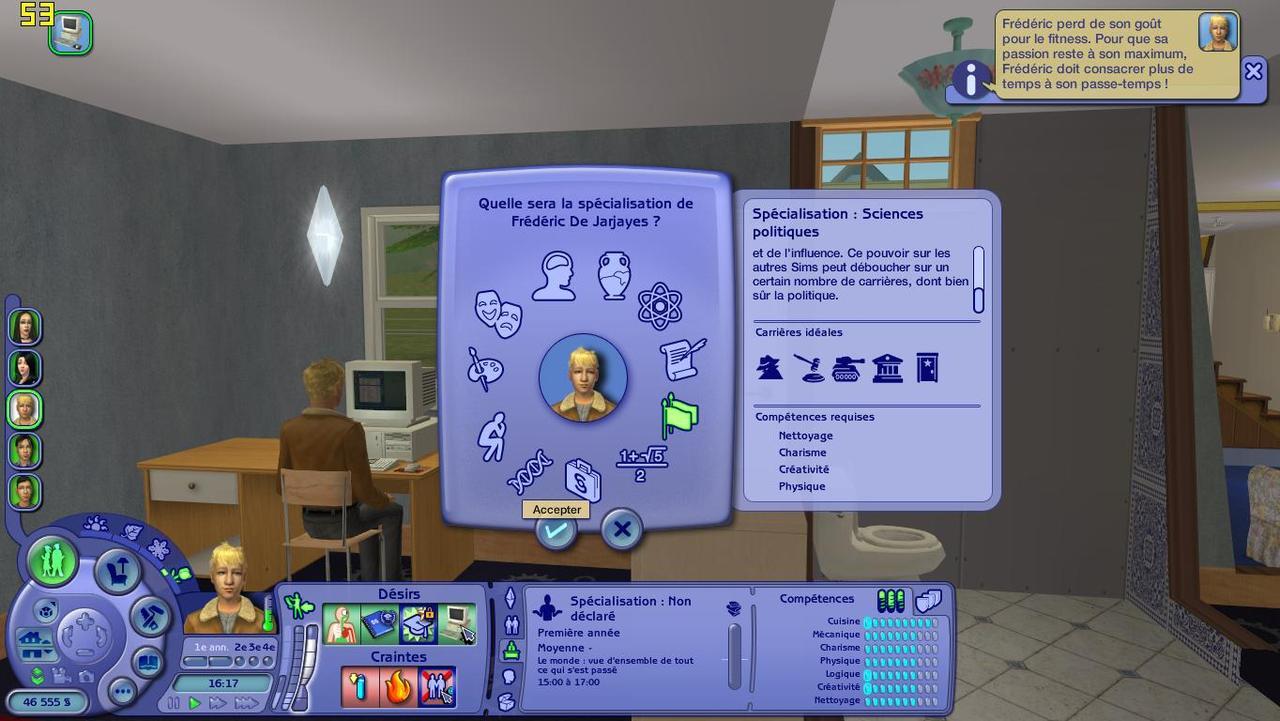Open build mode with the paint roller button

(x=152, y=617)
